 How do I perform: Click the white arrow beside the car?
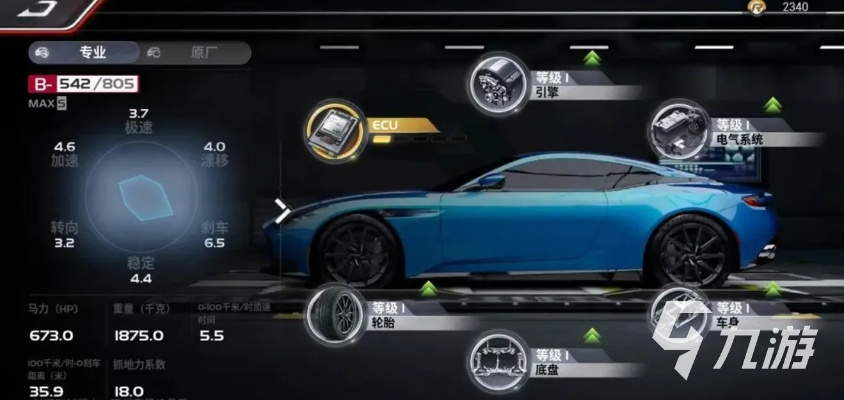coord(282,211)
